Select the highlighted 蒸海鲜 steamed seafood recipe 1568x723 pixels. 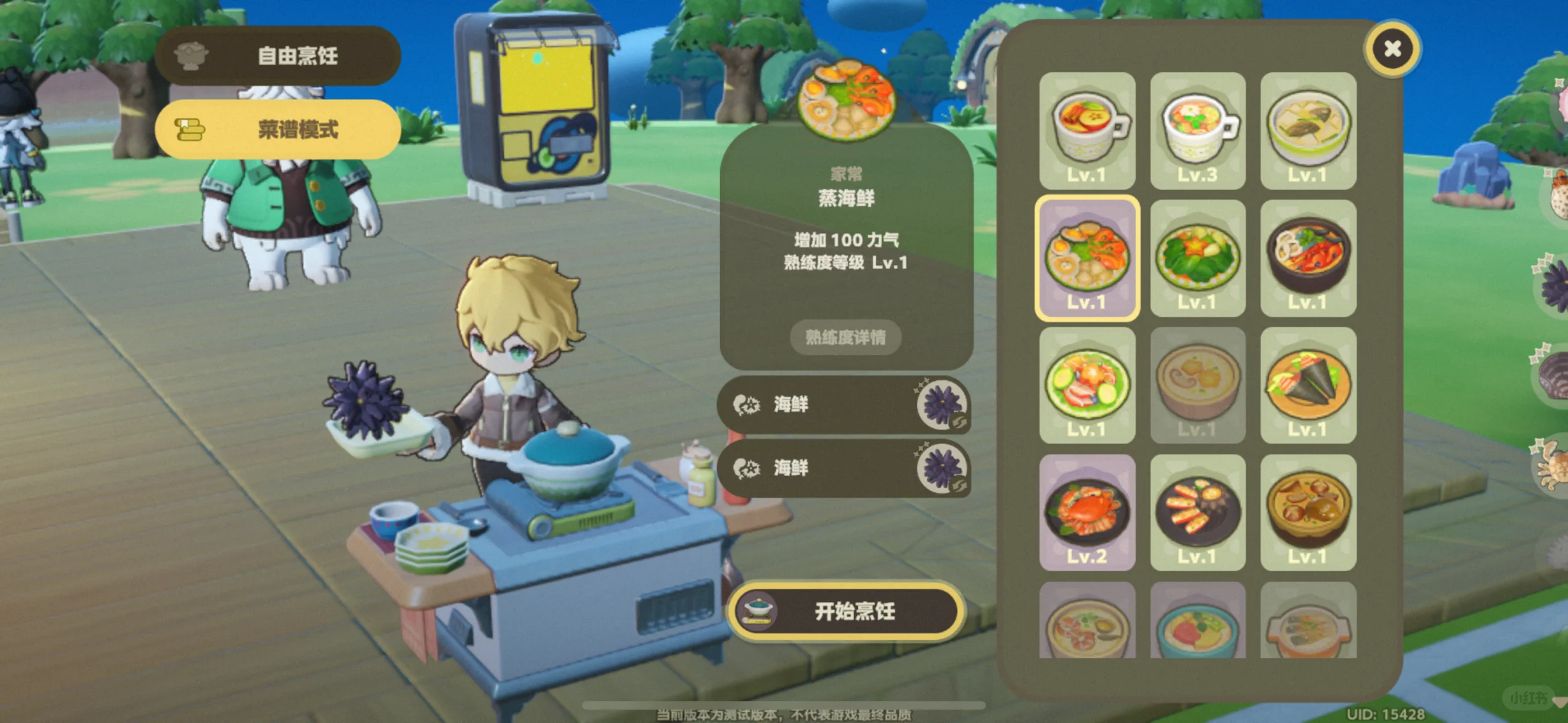point(1088,258)
